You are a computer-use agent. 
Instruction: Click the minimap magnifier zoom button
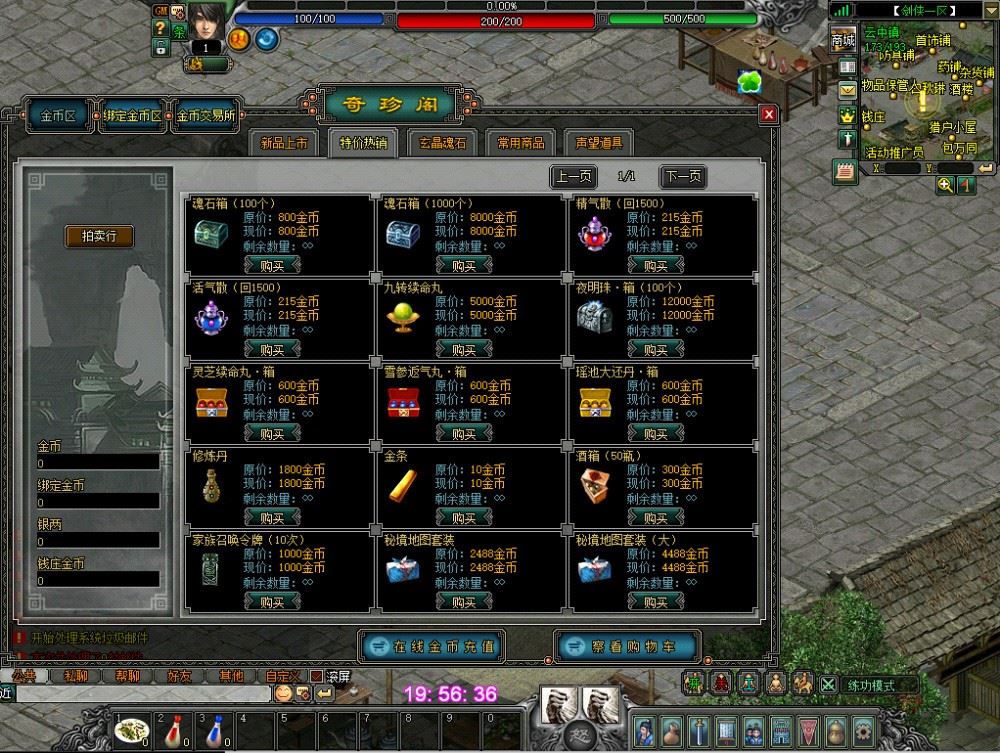(x=945, y=185)
